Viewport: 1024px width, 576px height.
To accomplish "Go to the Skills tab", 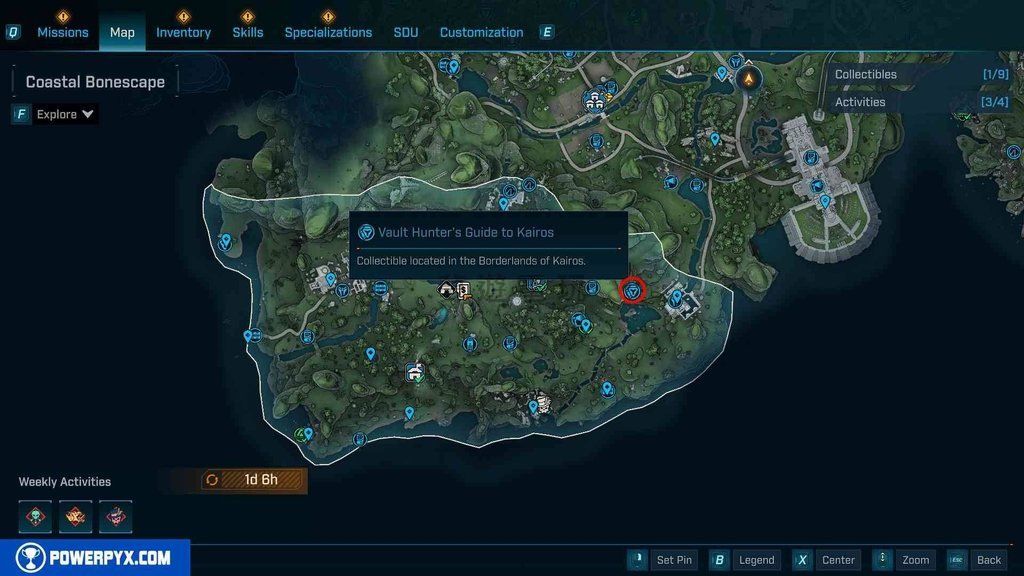I will coord(248,32).
